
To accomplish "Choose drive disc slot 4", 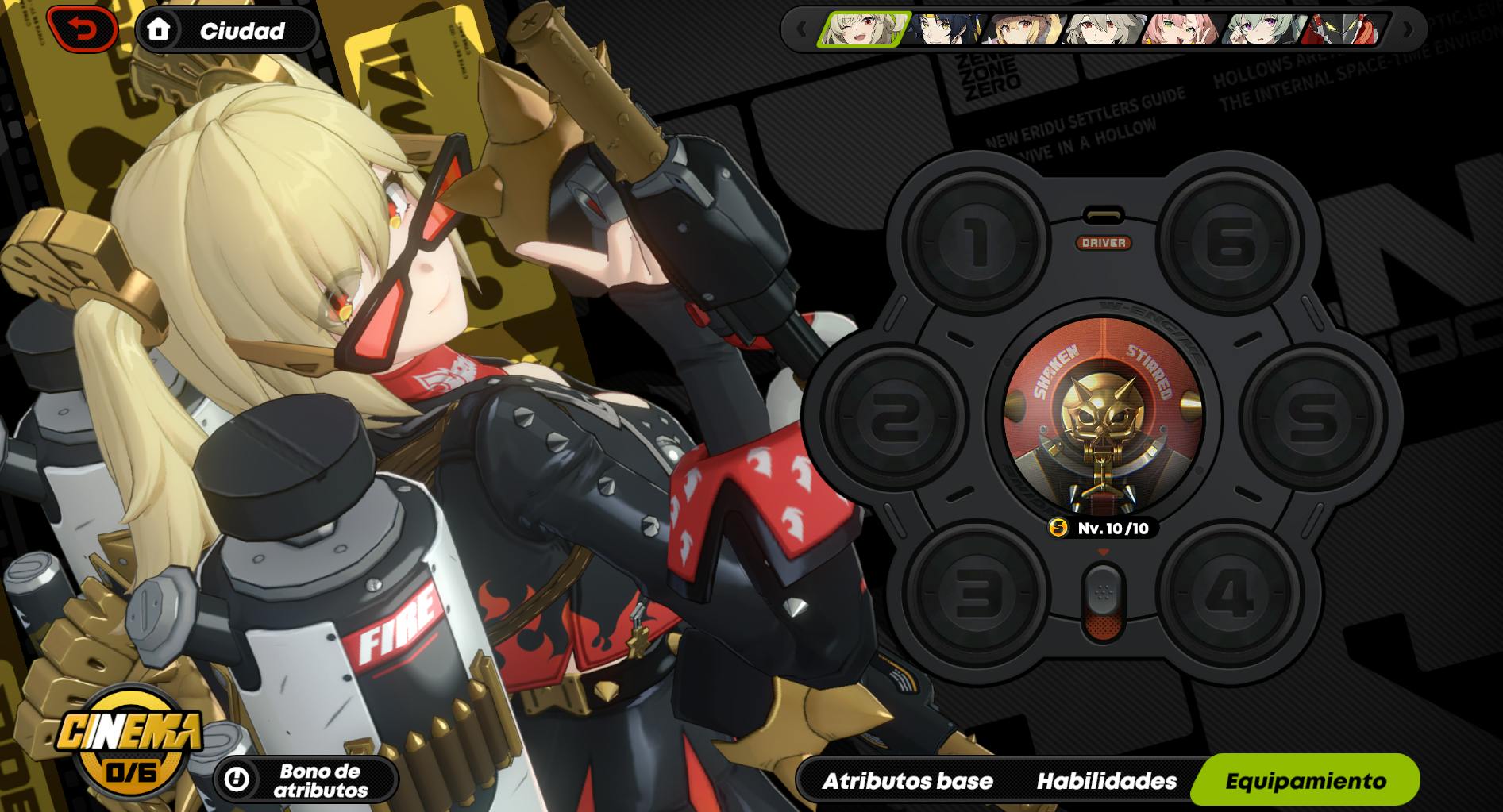I will coord(1230,593).
